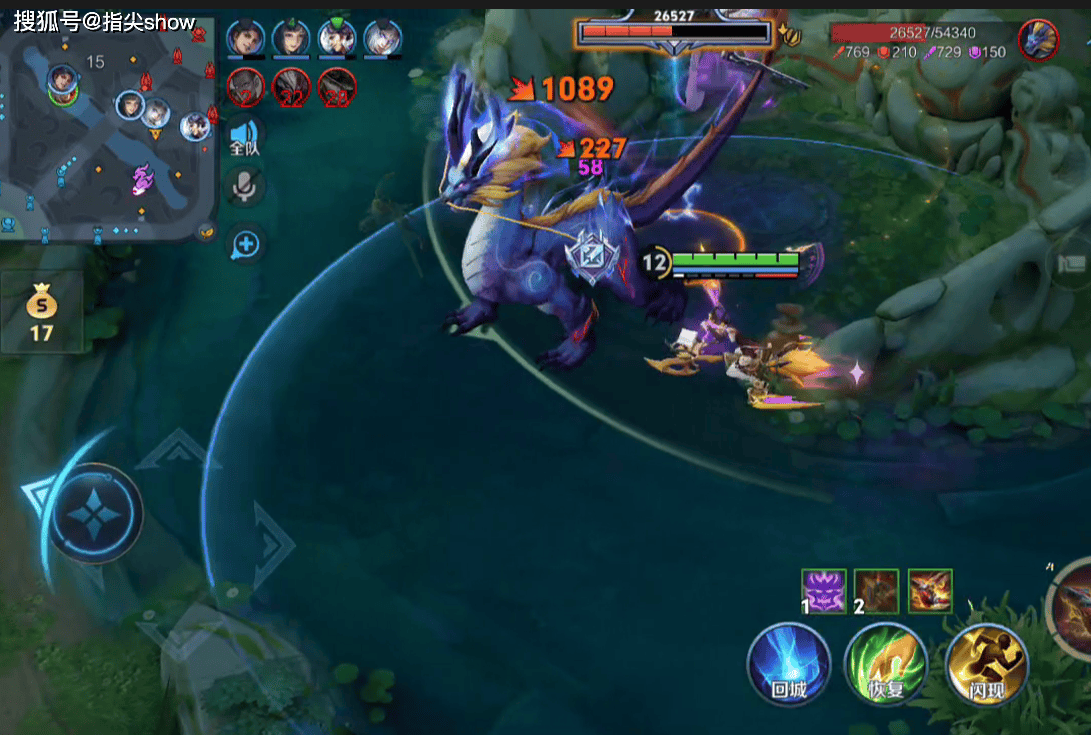Select the fiery item icon
The height and width of the screenshot is (735, 1091).
pos(930,590)
